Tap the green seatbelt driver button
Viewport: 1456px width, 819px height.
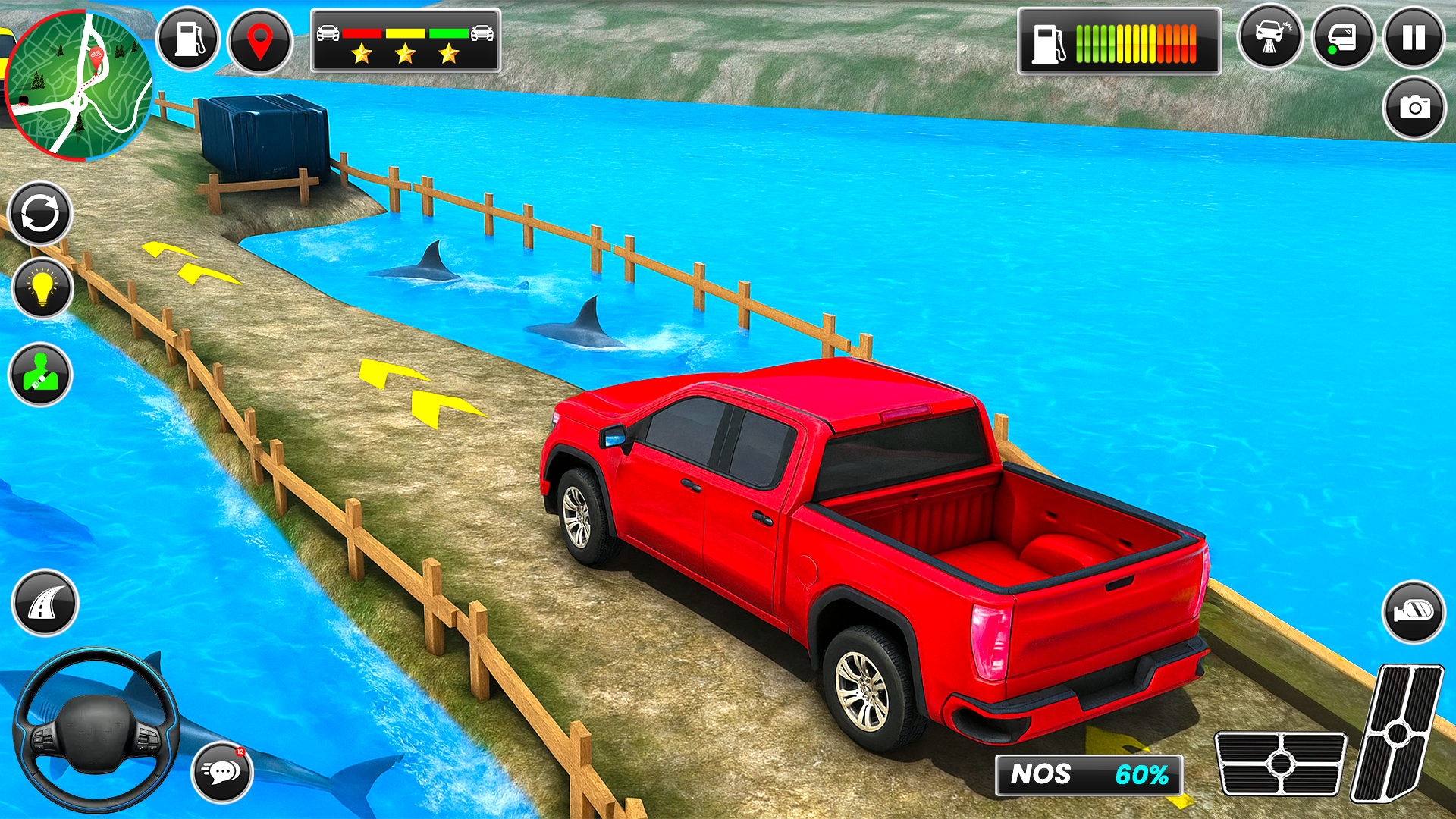(x=40, y=375)
